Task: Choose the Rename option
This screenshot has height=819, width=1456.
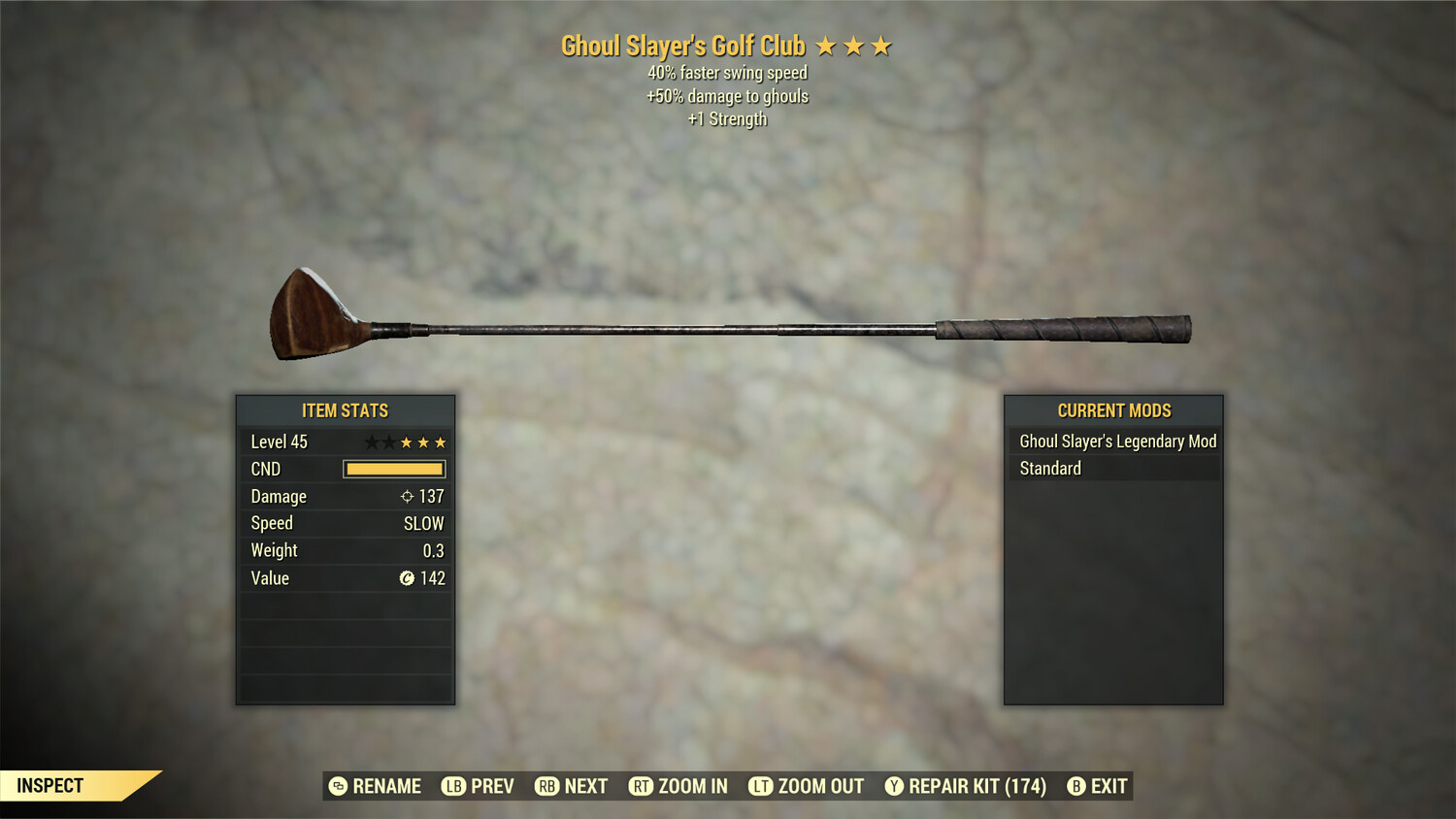Action: (376, 786)
